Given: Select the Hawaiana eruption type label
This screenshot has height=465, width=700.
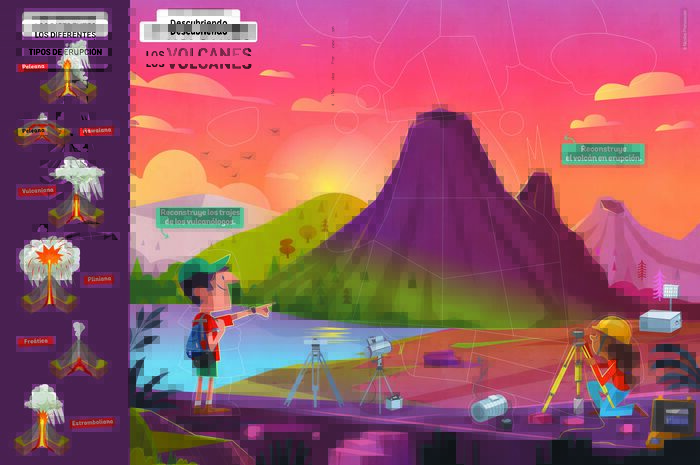Looking at the screenshot, I should click(x=97, y=130).
